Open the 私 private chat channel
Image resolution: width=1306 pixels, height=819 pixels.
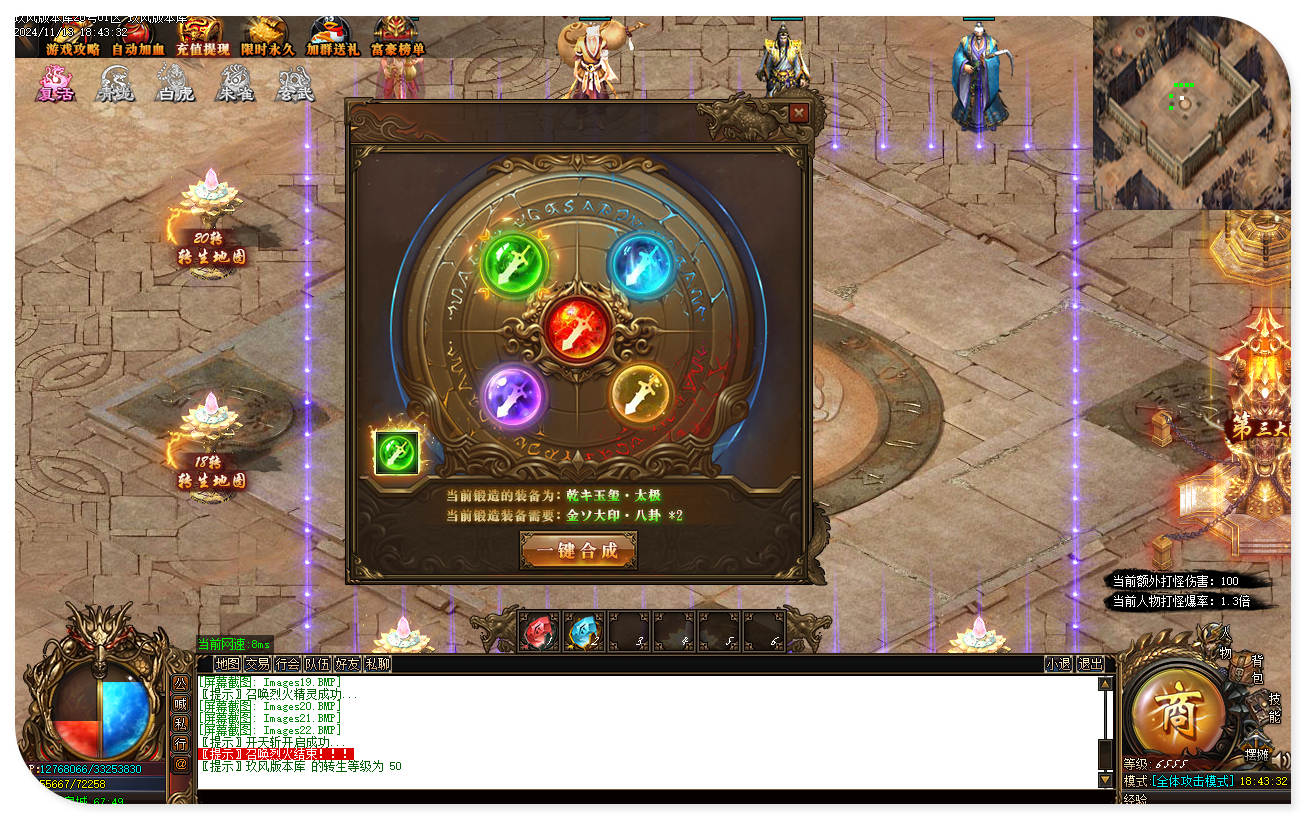(180, 724)
